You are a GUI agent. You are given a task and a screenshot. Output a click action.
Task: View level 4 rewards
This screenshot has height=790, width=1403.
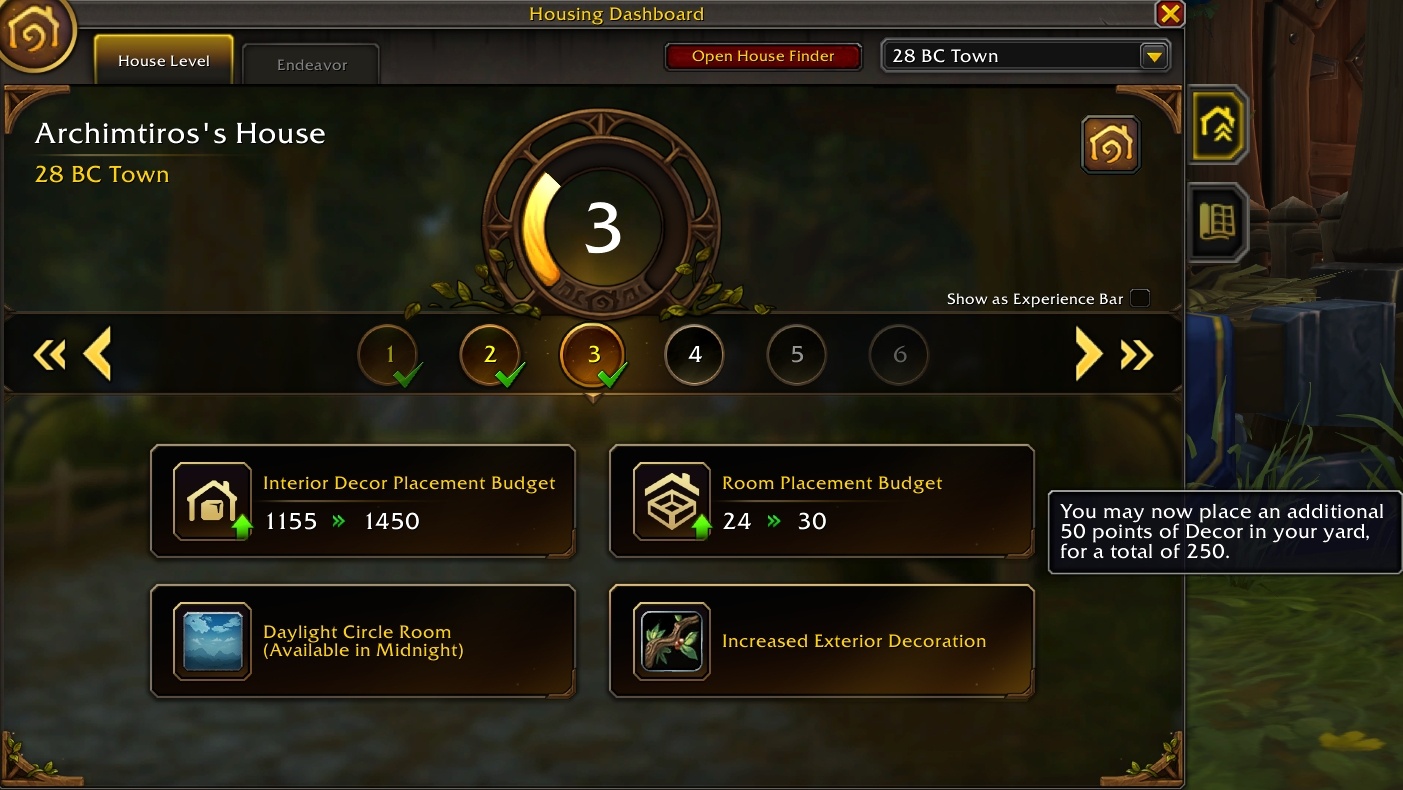tap(695, 354)
